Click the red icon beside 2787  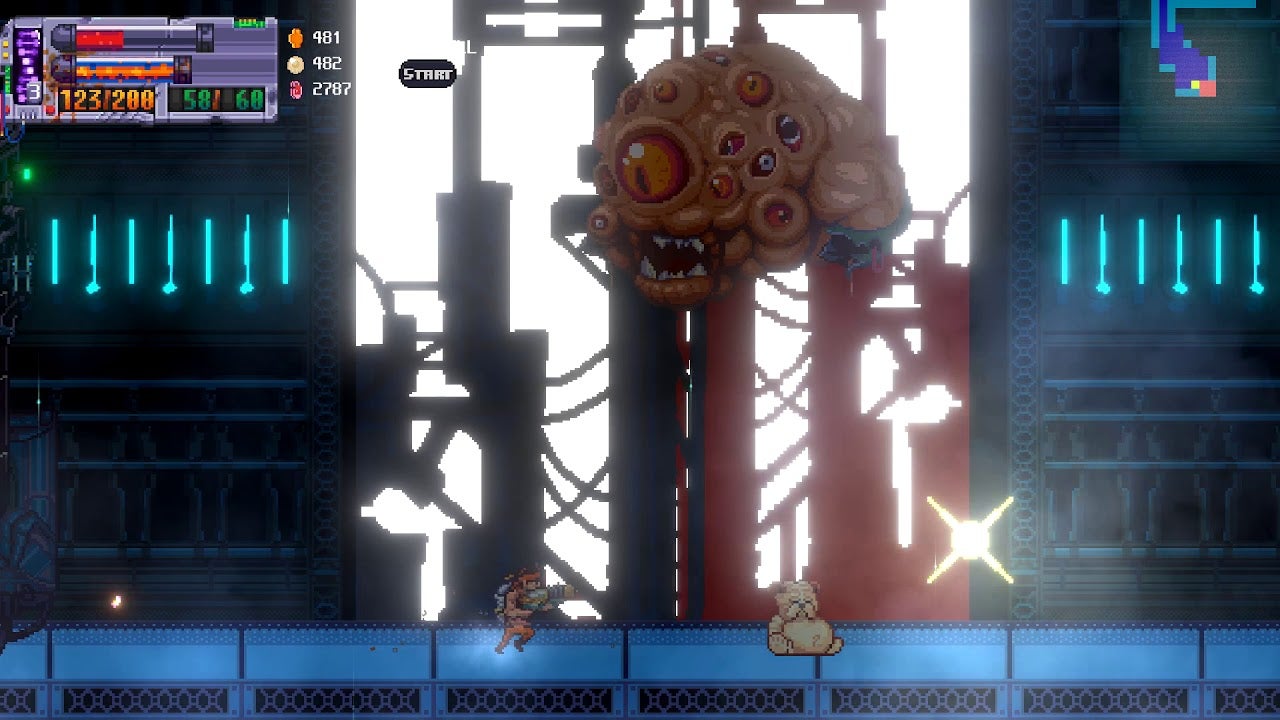coord(295,90)
